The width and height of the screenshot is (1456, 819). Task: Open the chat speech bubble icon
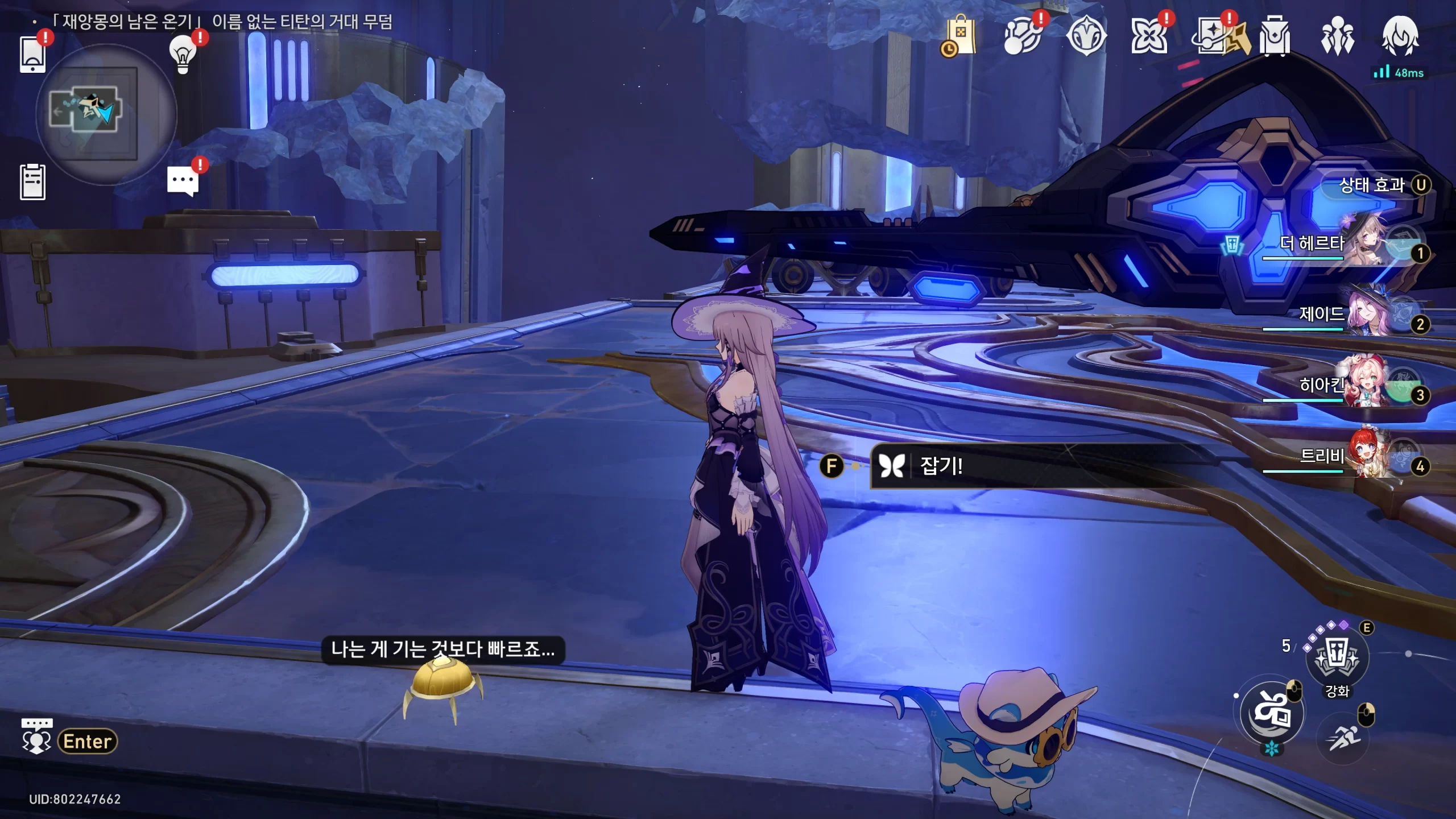pos(183,182)
